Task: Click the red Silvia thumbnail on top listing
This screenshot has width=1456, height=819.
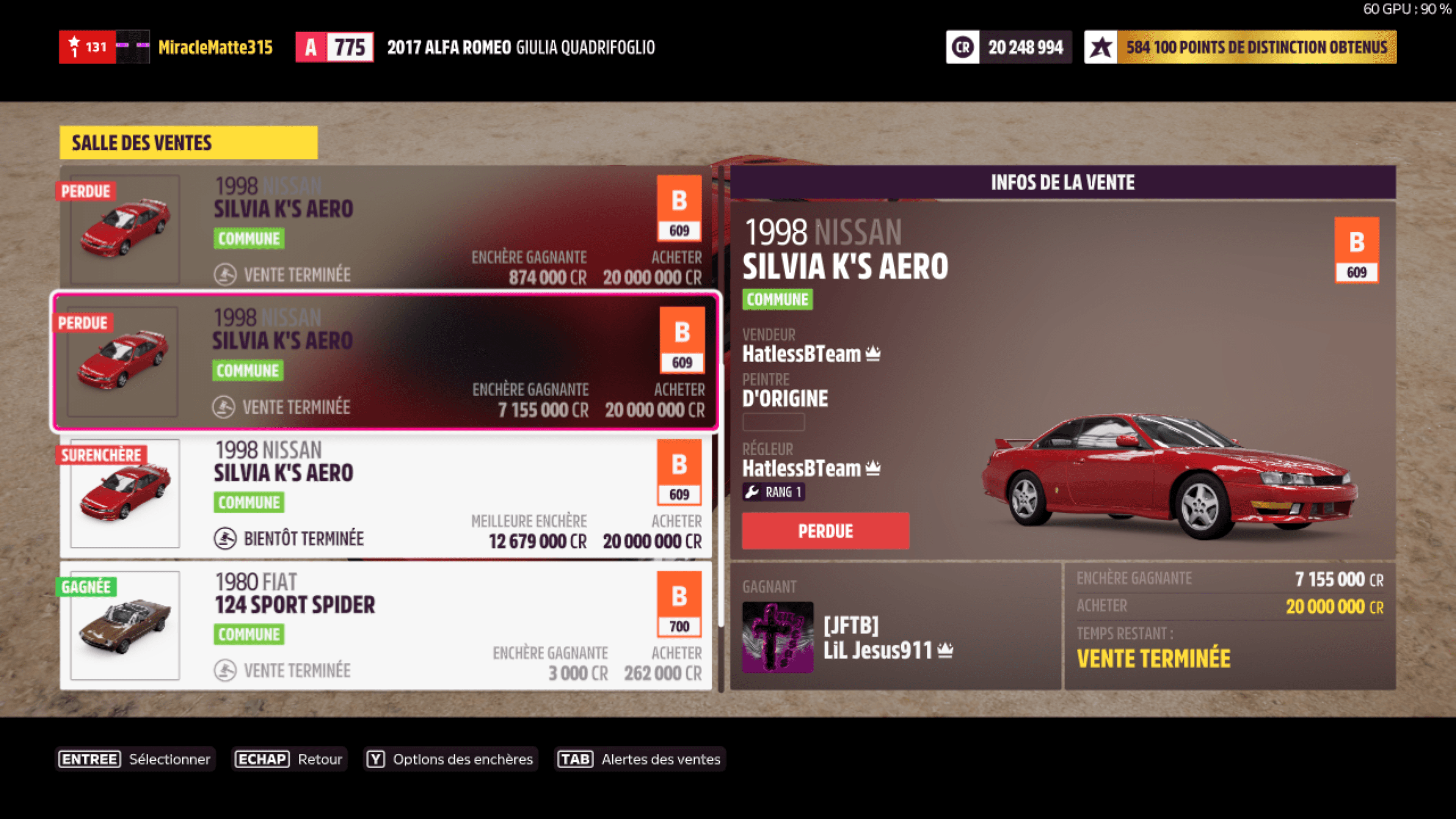Action: click(x=124, y=228)
